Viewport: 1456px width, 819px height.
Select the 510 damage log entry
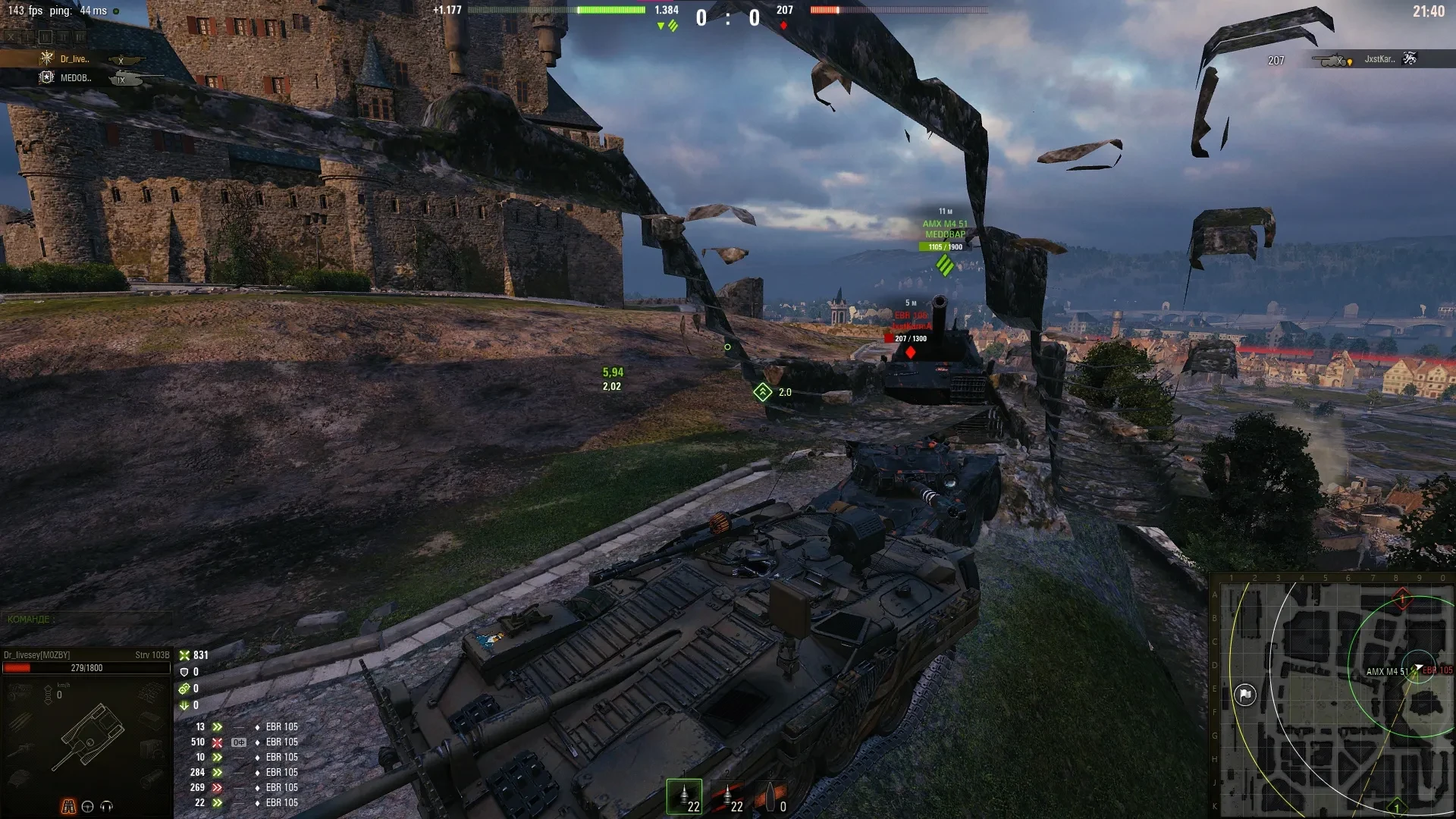tap(244, 742)
